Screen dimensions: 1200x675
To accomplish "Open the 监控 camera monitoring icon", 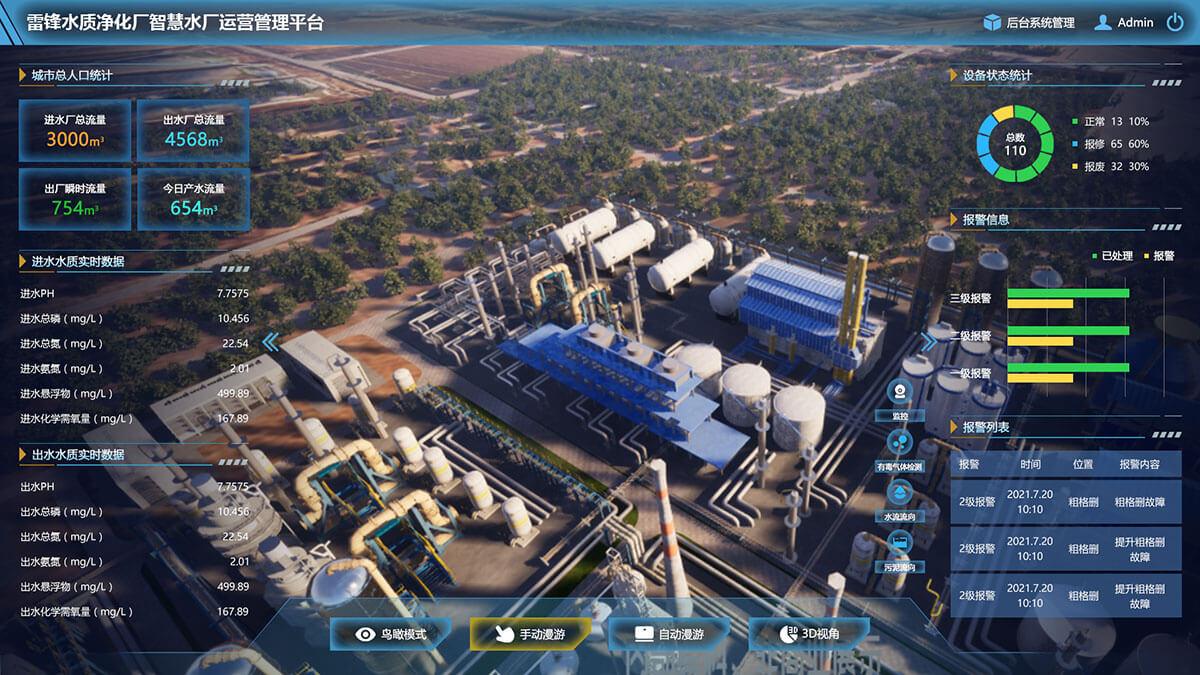I will [900, 392].
